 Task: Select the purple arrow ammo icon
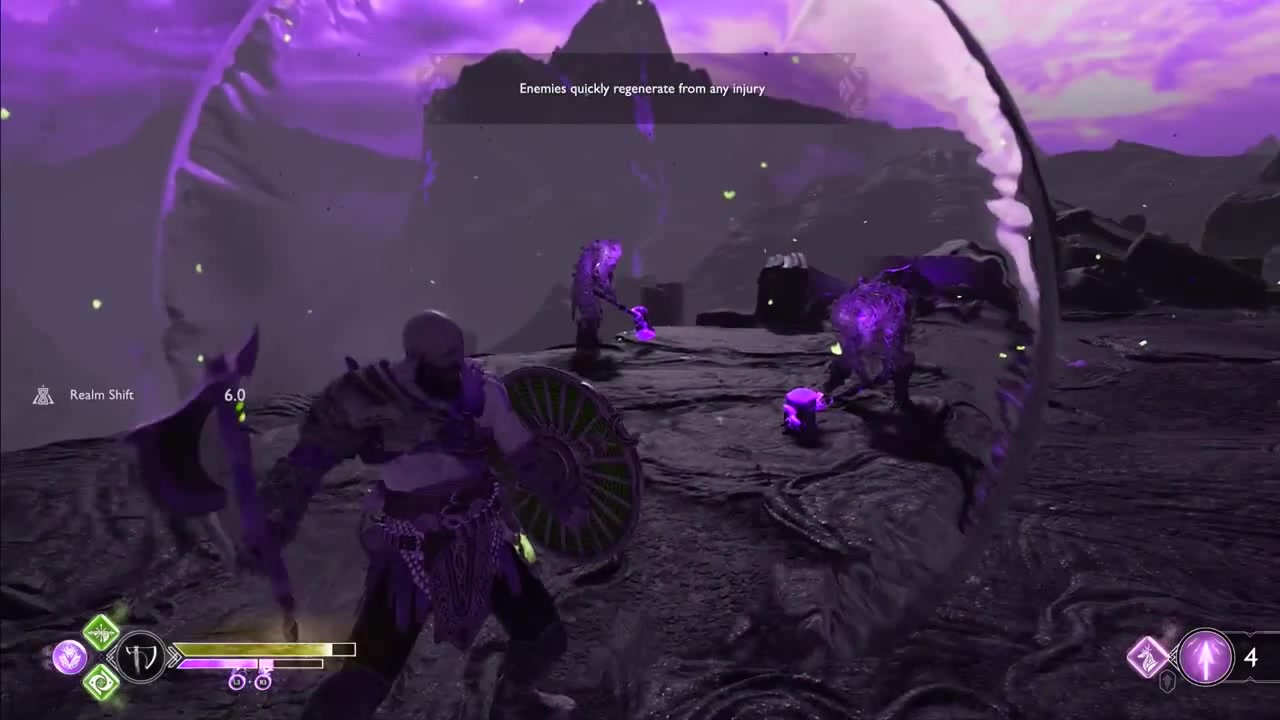1205,657
